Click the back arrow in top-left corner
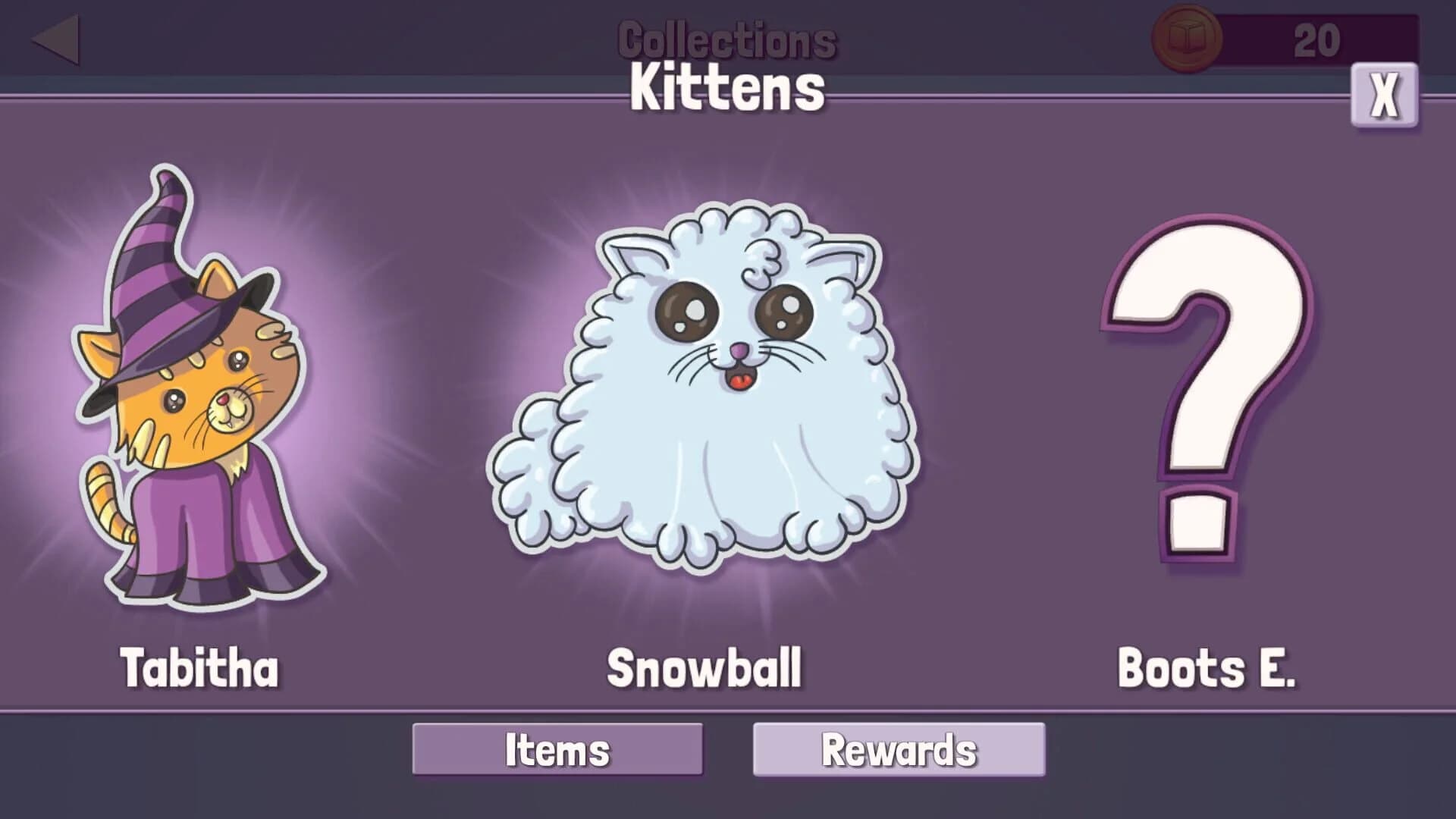 (57, 38)
